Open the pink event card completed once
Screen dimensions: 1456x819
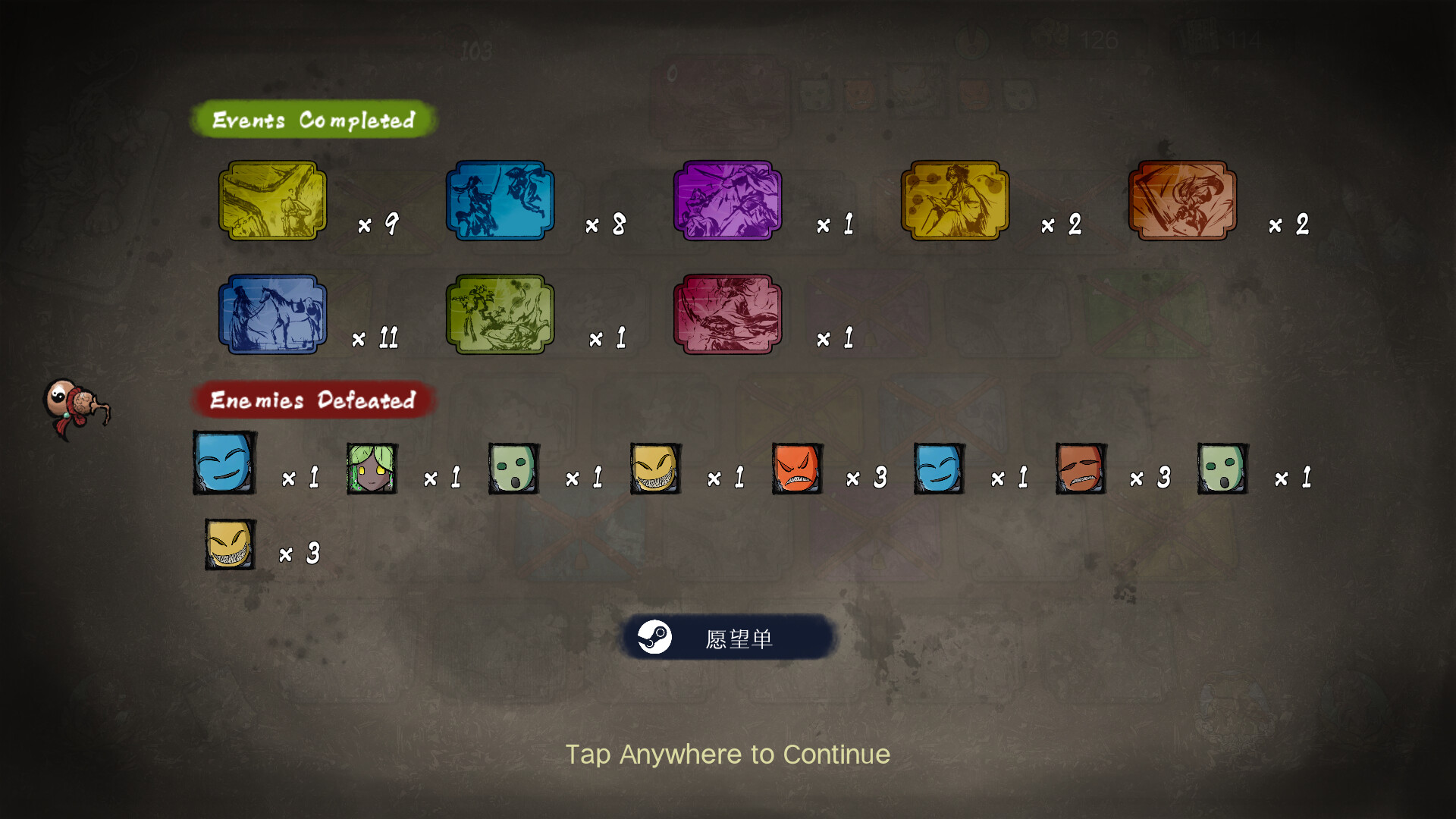coord(726,313)
